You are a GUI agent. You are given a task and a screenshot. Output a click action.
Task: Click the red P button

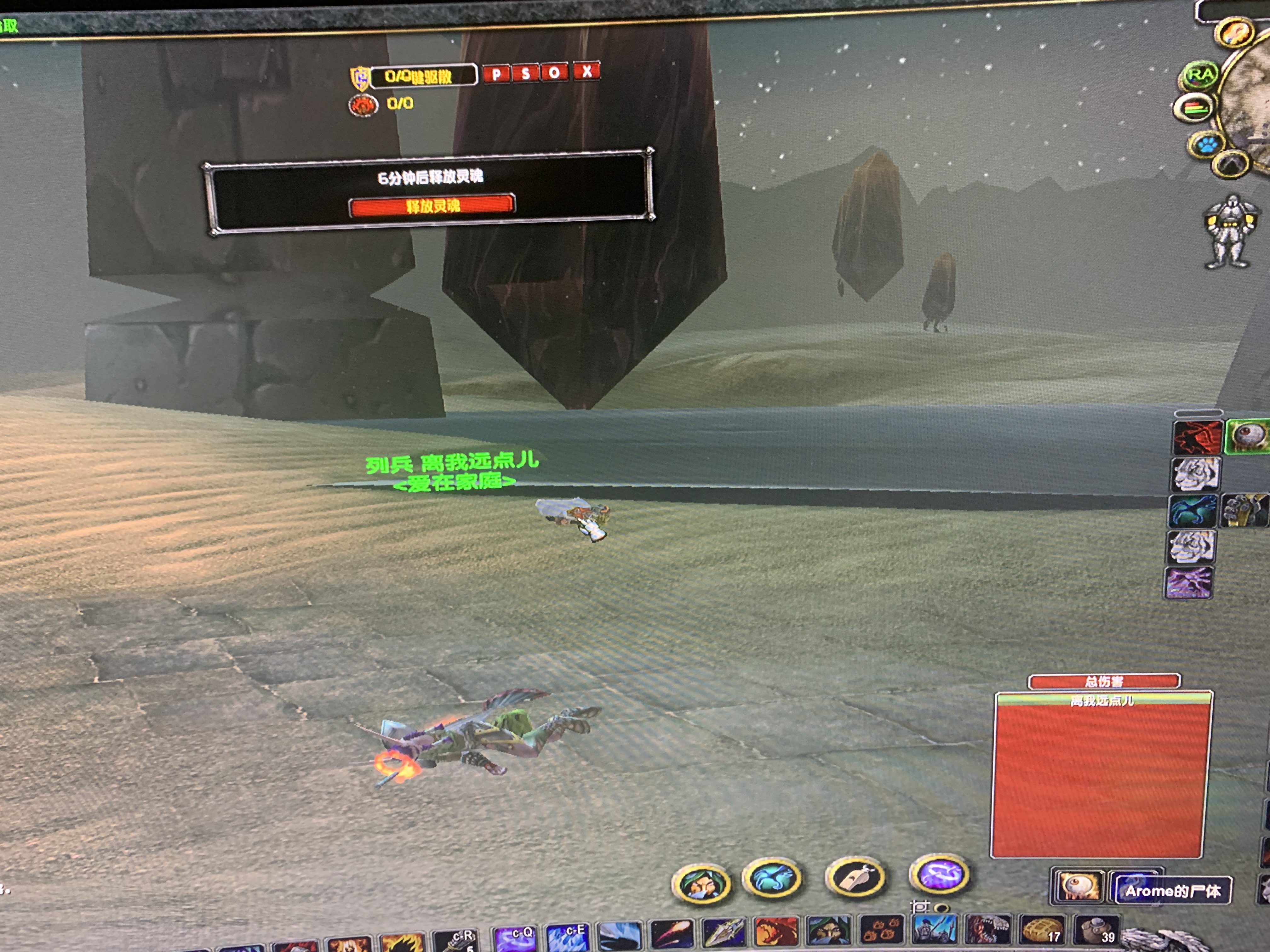496,73
